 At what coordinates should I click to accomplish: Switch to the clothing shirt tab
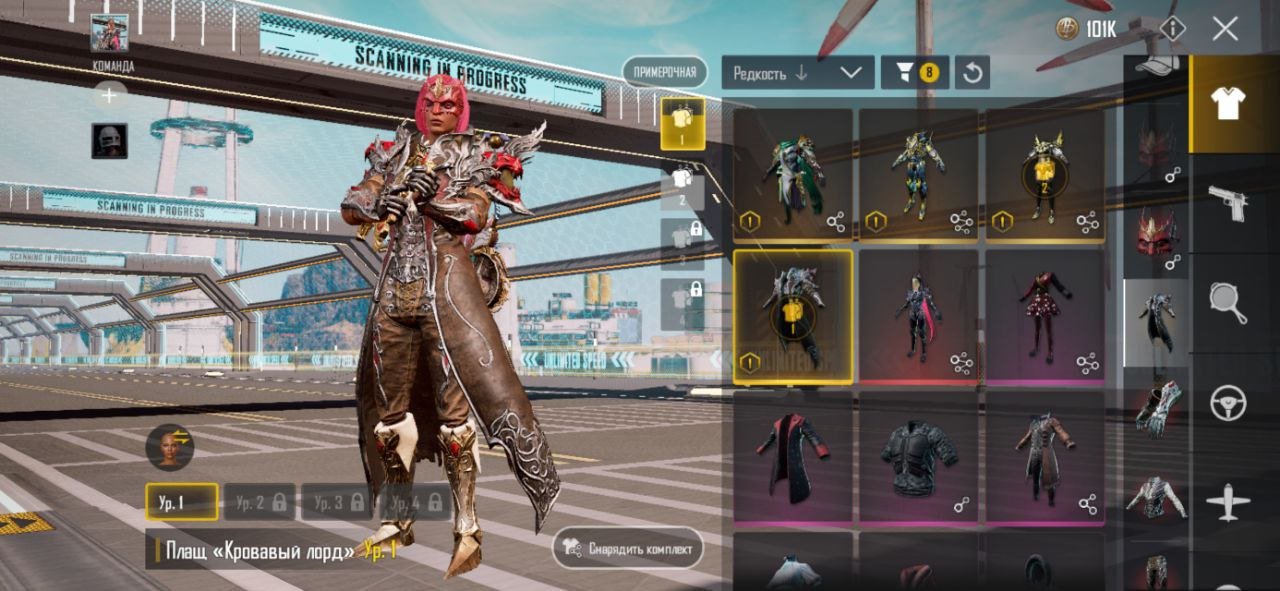point(1228,103)
